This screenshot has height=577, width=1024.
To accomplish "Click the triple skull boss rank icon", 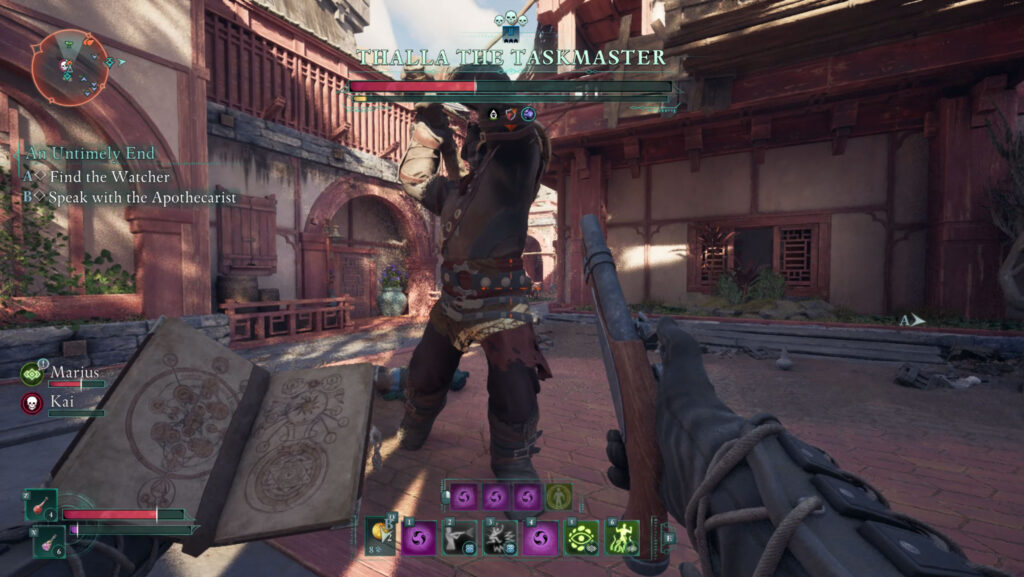I will (x=511, y=18).
